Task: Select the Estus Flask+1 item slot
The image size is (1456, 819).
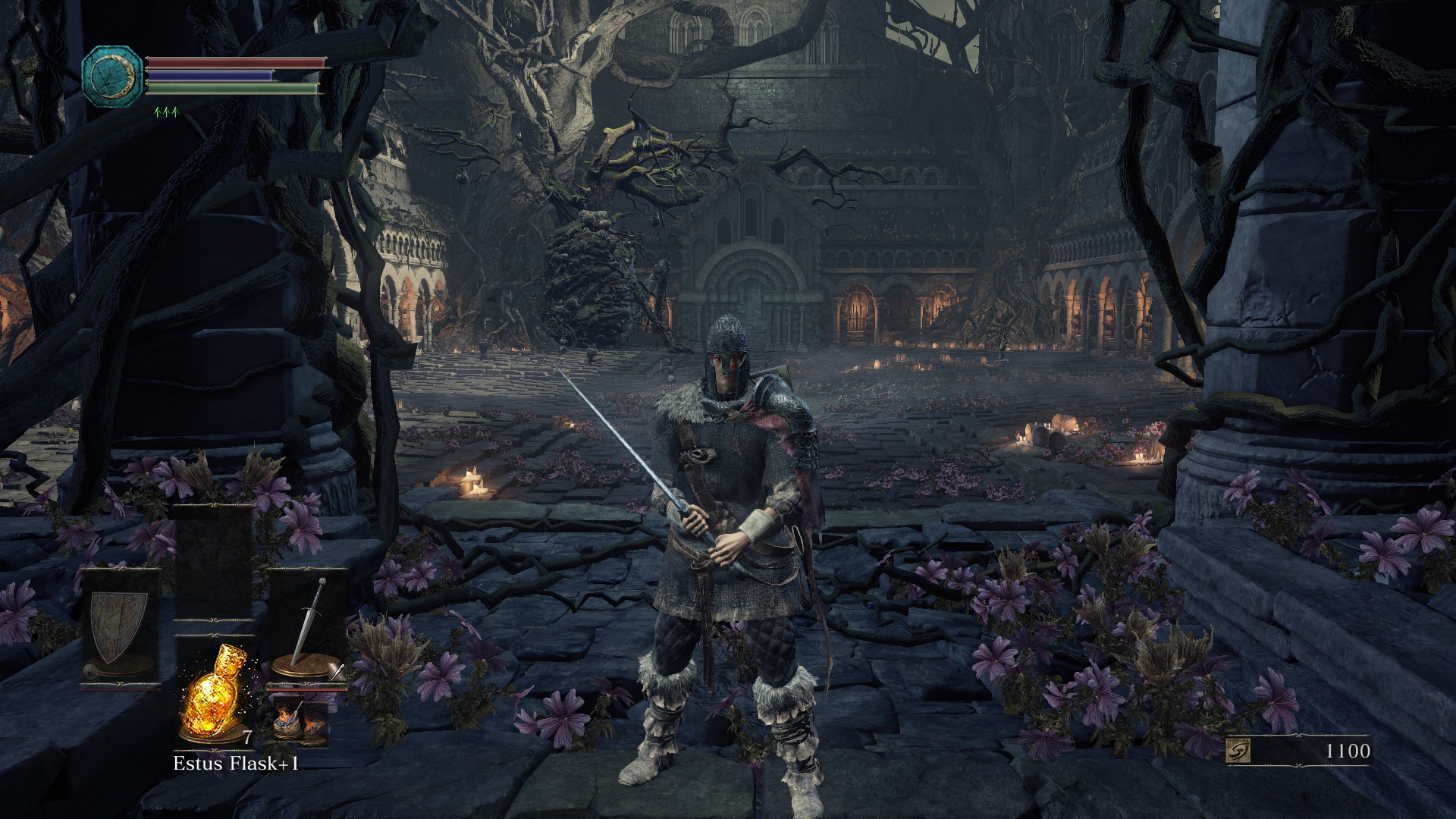Action: click(213, 695)
